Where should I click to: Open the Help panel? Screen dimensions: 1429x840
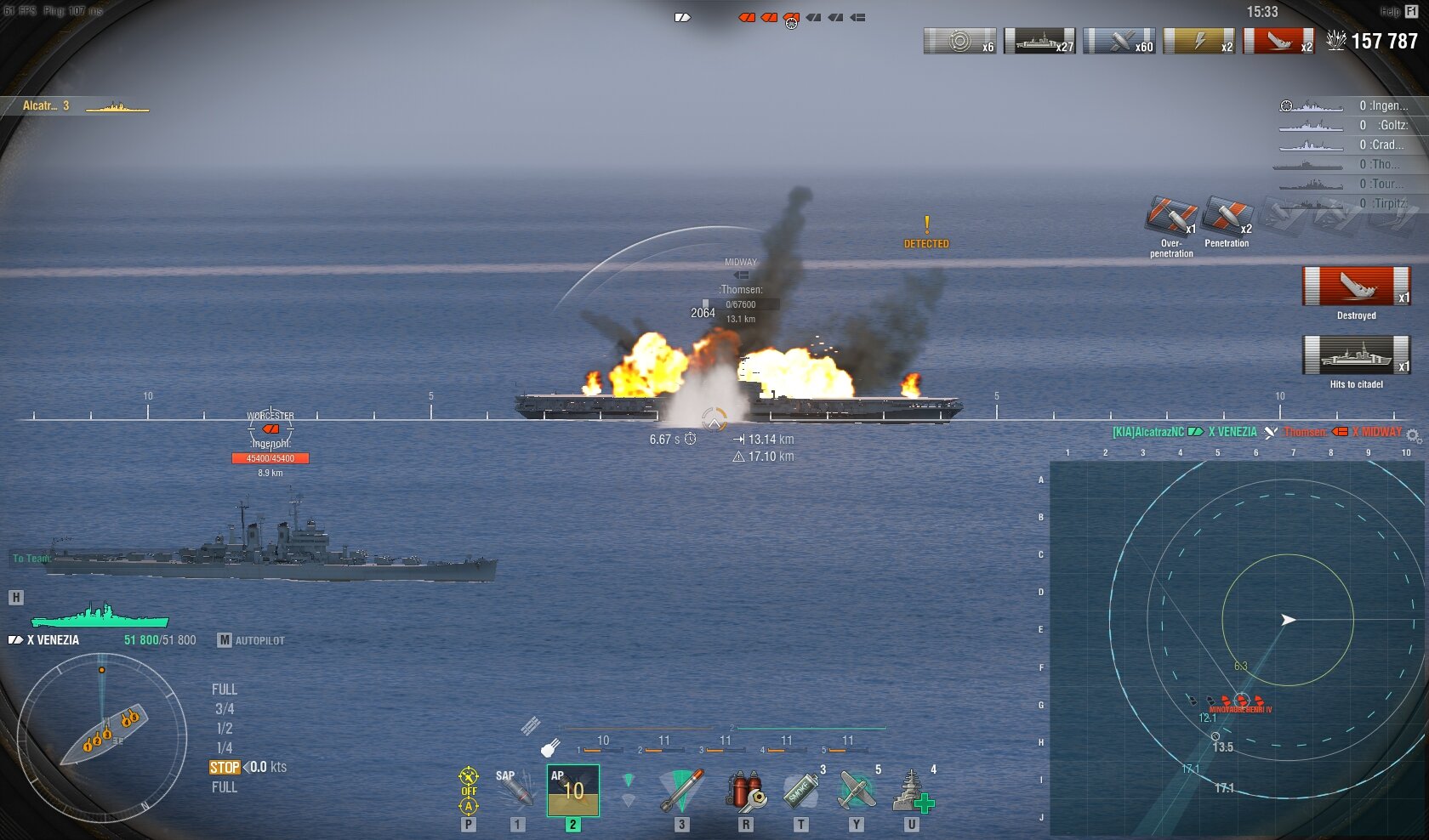(x=1399, y=12)
